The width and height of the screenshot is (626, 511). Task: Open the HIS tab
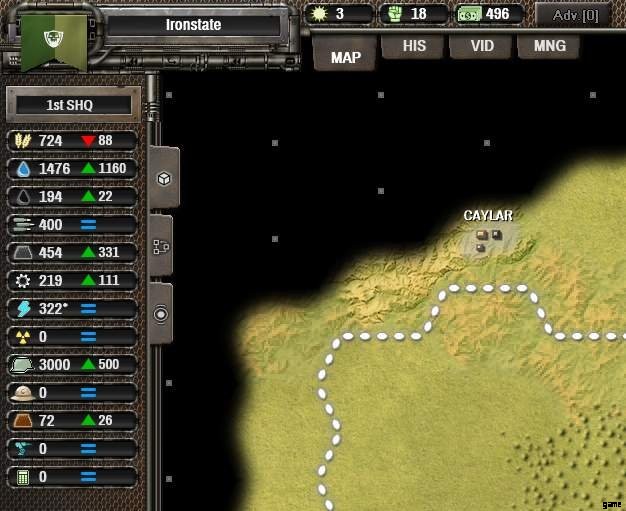(414, 46)
